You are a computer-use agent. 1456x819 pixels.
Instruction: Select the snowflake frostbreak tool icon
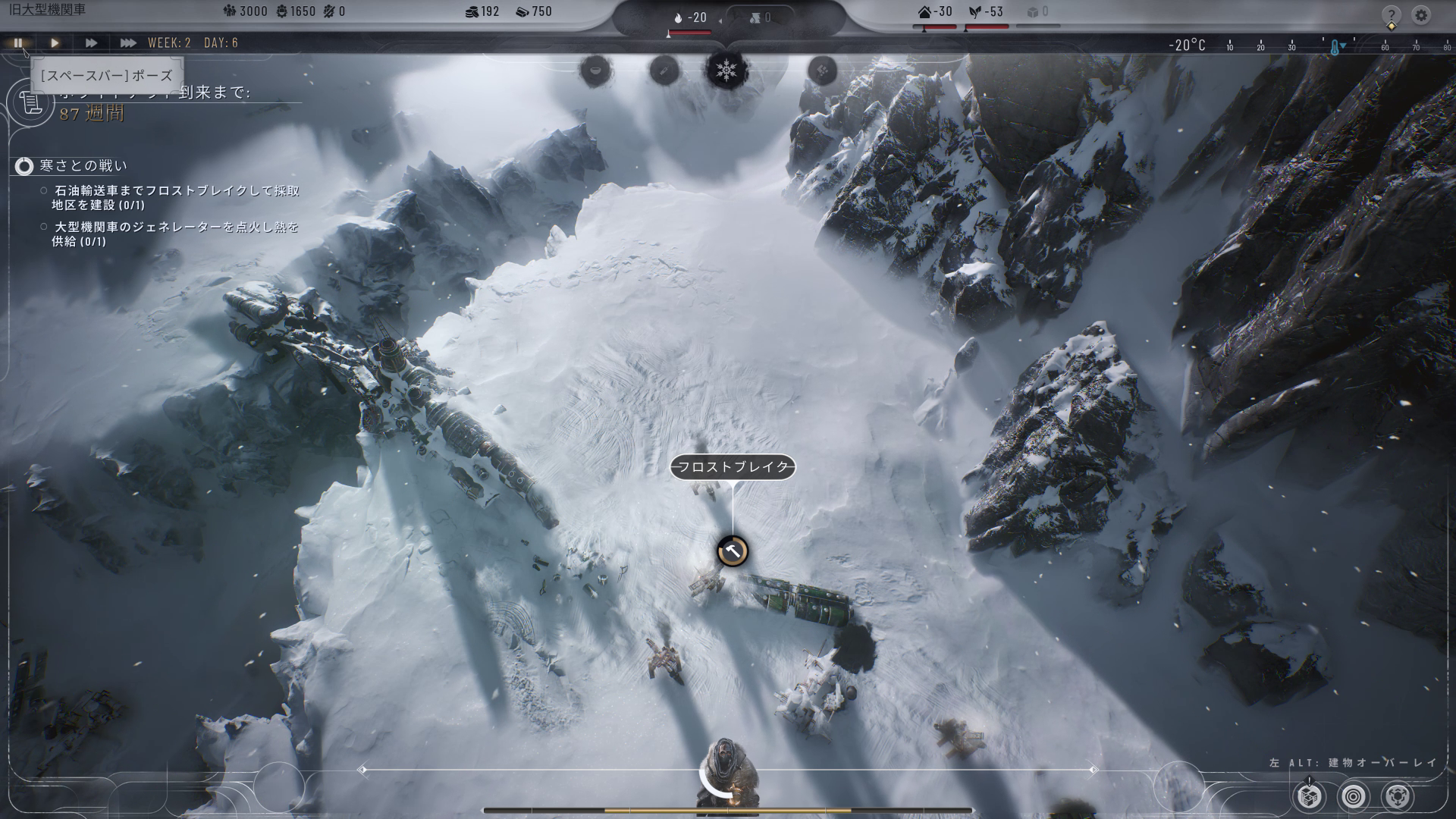pos(727,71)
